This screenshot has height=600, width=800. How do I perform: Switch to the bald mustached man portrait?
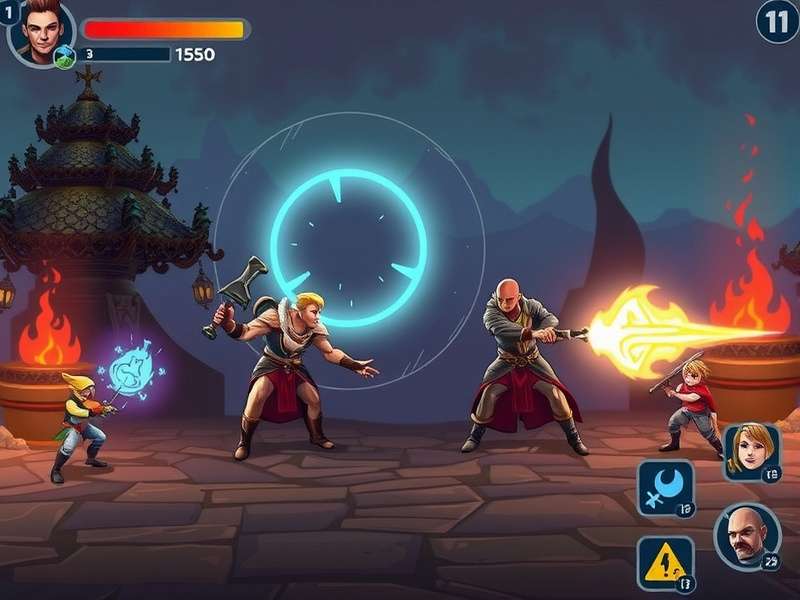[x=747, y=535]
